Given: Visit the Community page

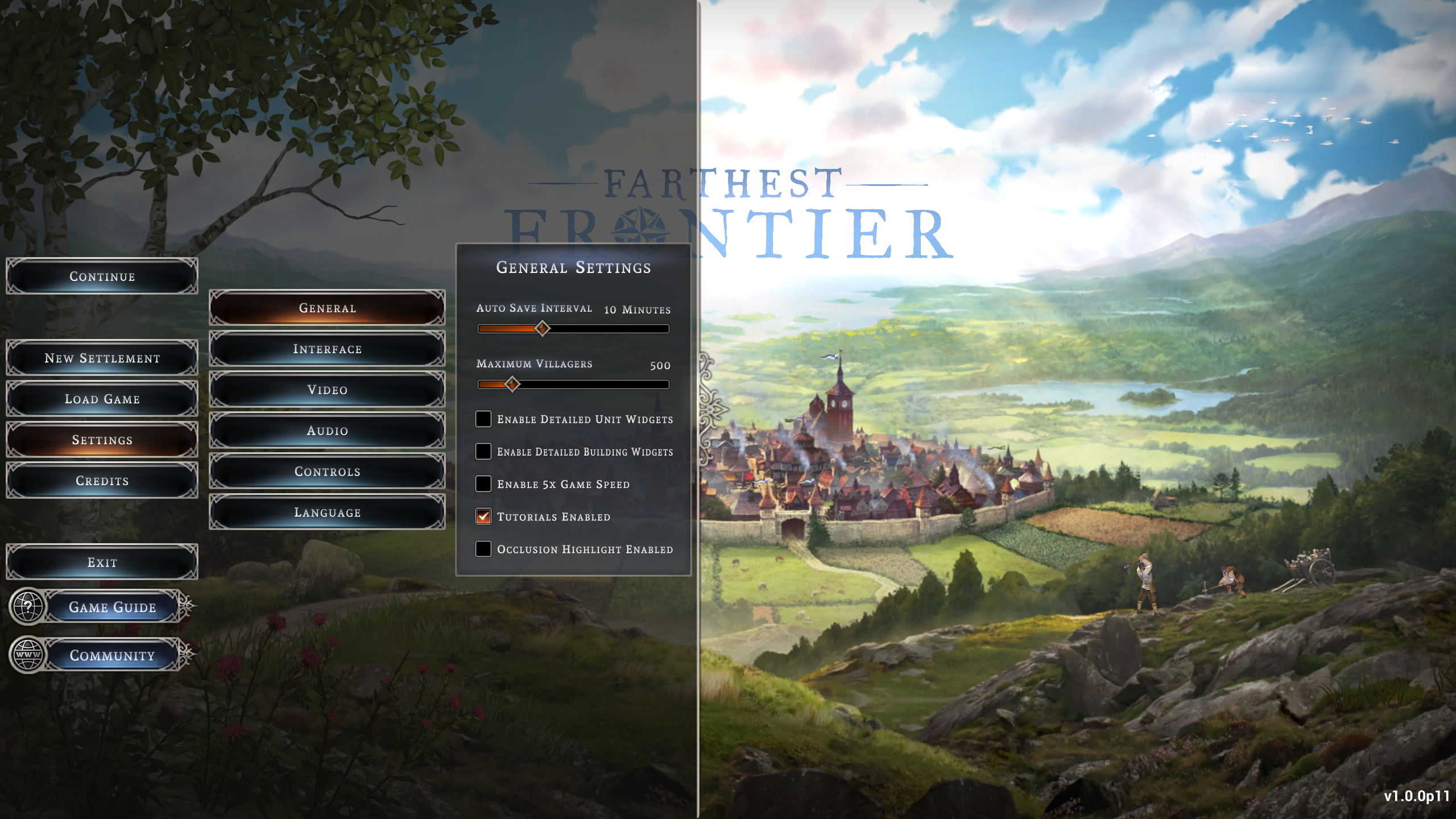Looking at the screenshot, I should coord(112,655).
